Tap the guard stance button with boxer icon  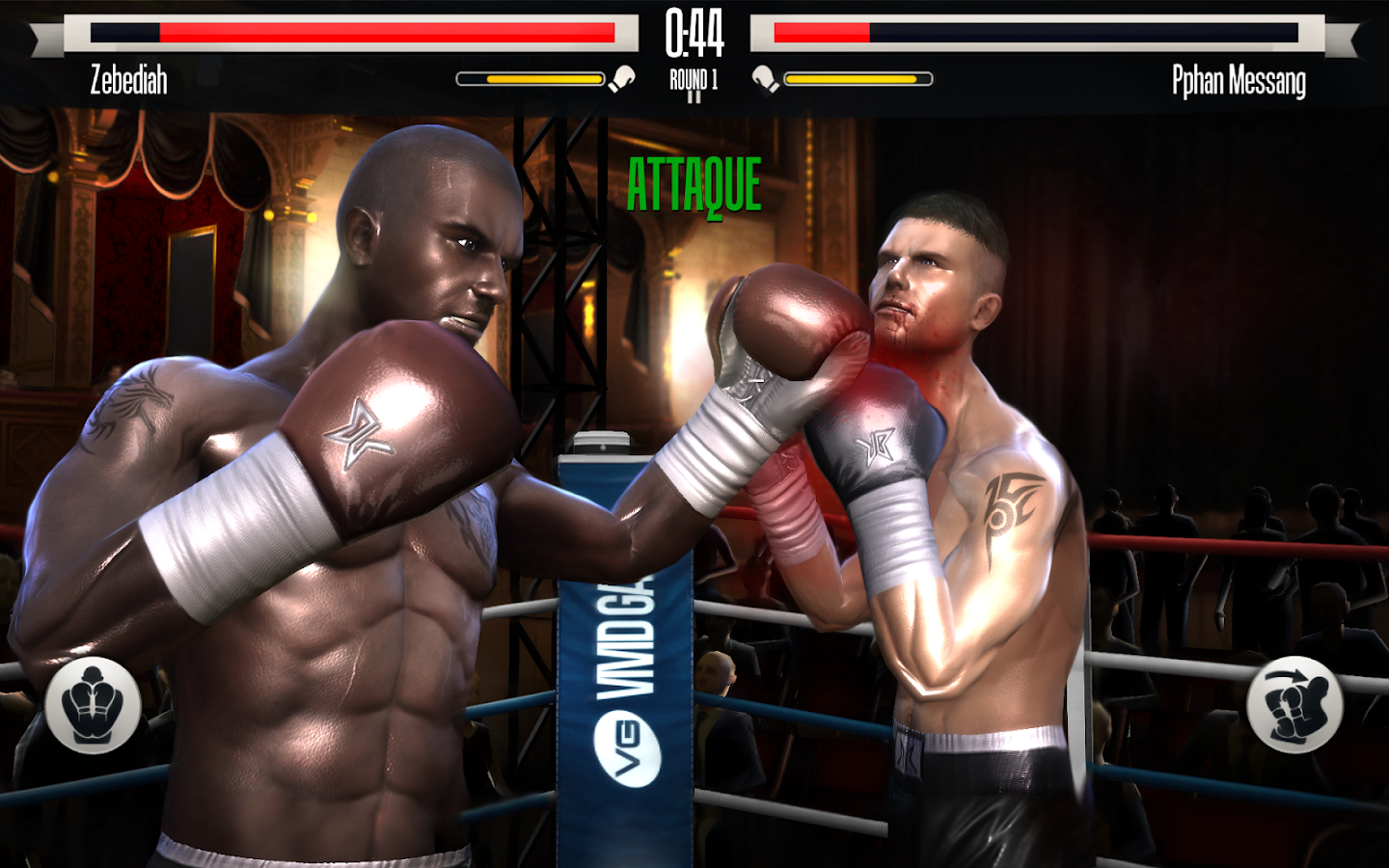[93, 704]
